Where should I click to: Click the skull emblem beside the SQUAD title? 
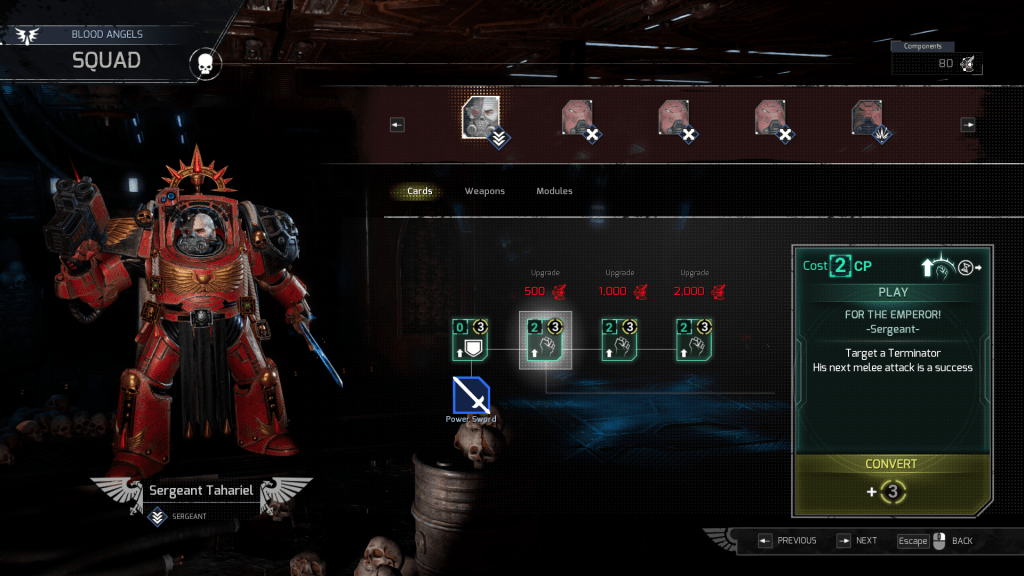coord(204,65)
